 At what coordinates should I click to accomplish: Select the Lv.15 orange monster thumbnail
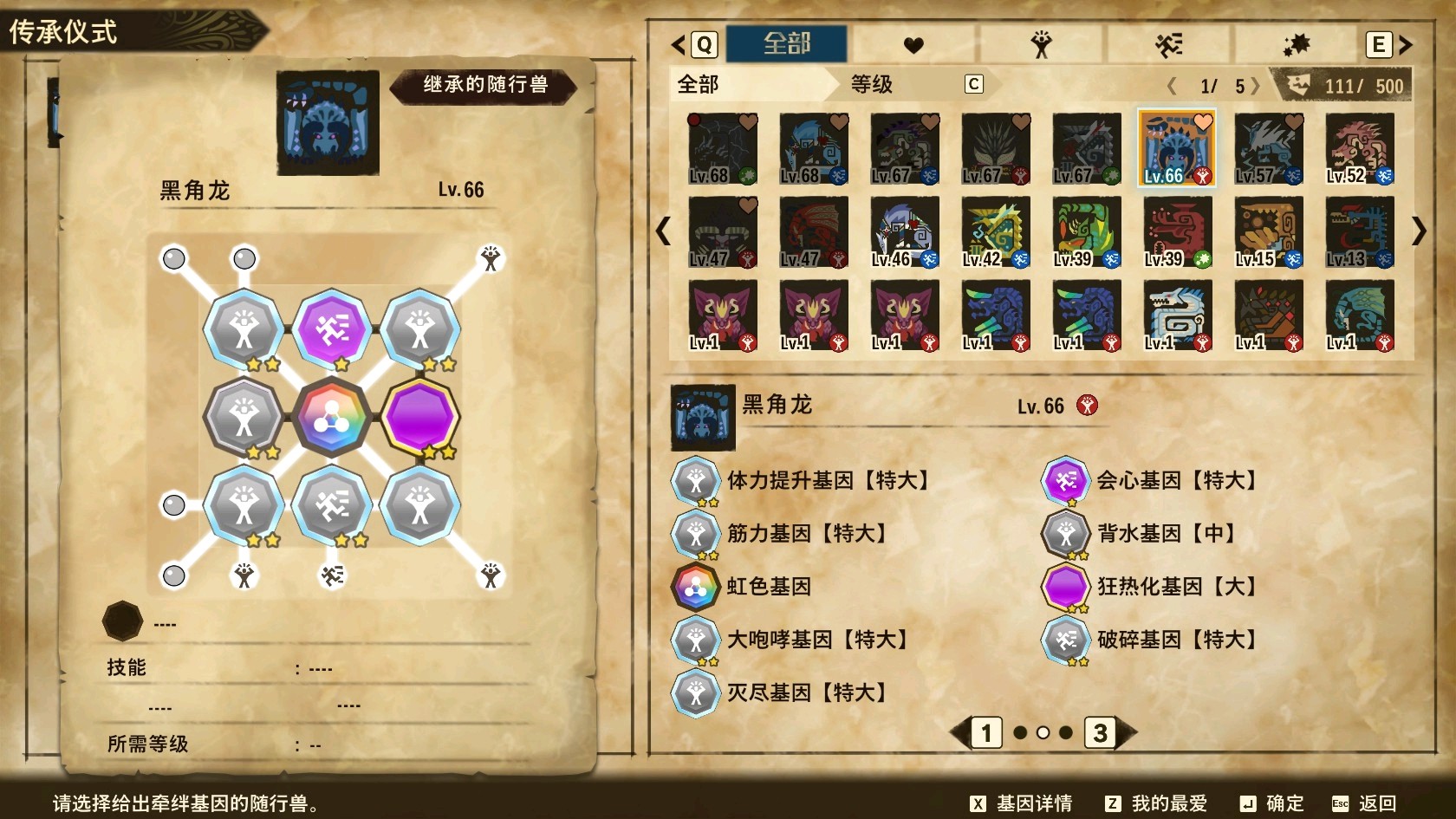tap(1268, 231)
